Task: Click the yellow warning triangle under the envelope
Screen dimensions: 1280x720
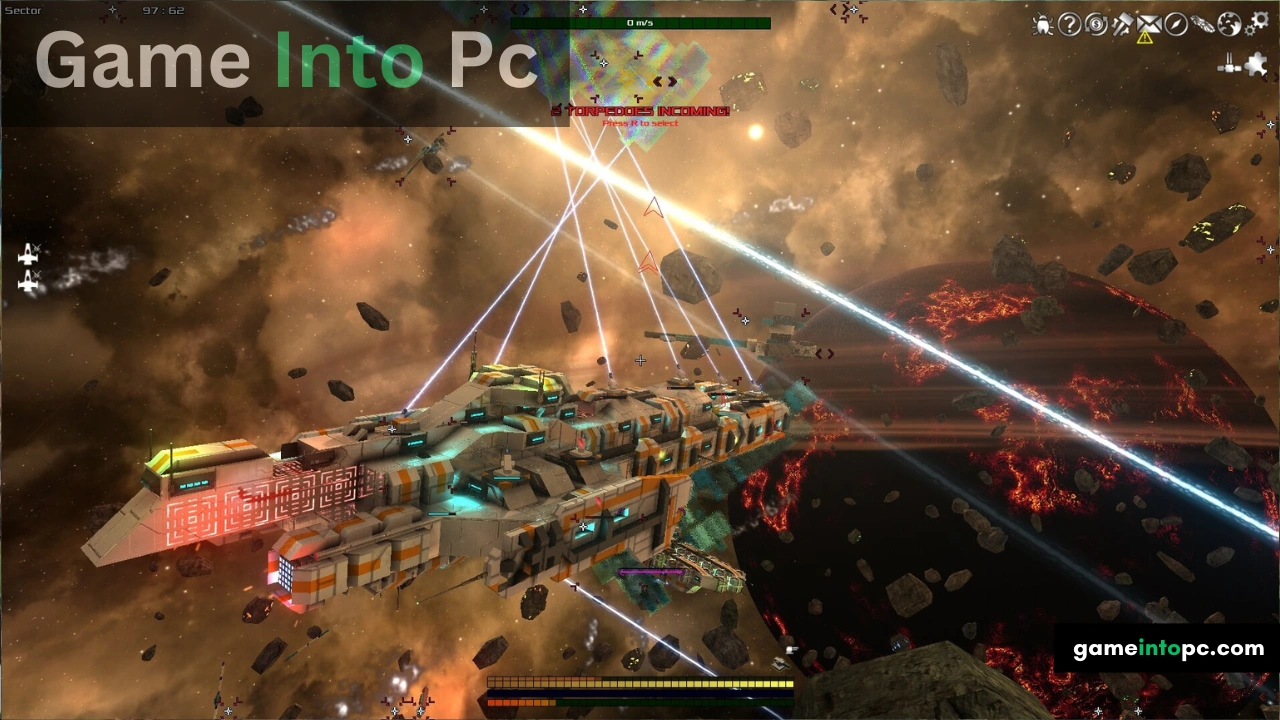Action: pos(1144,38)
